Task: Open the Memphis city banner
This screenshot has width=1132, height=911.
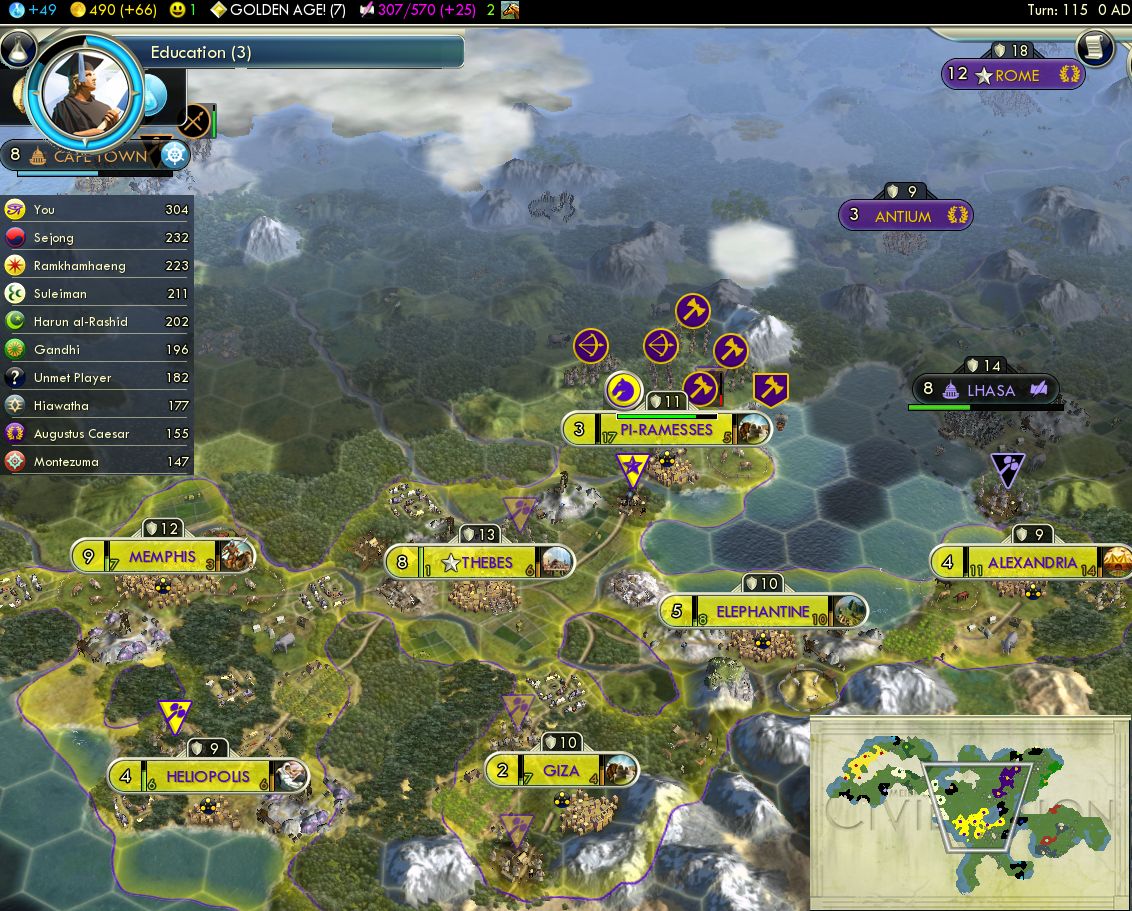Action: click(162, 557)
